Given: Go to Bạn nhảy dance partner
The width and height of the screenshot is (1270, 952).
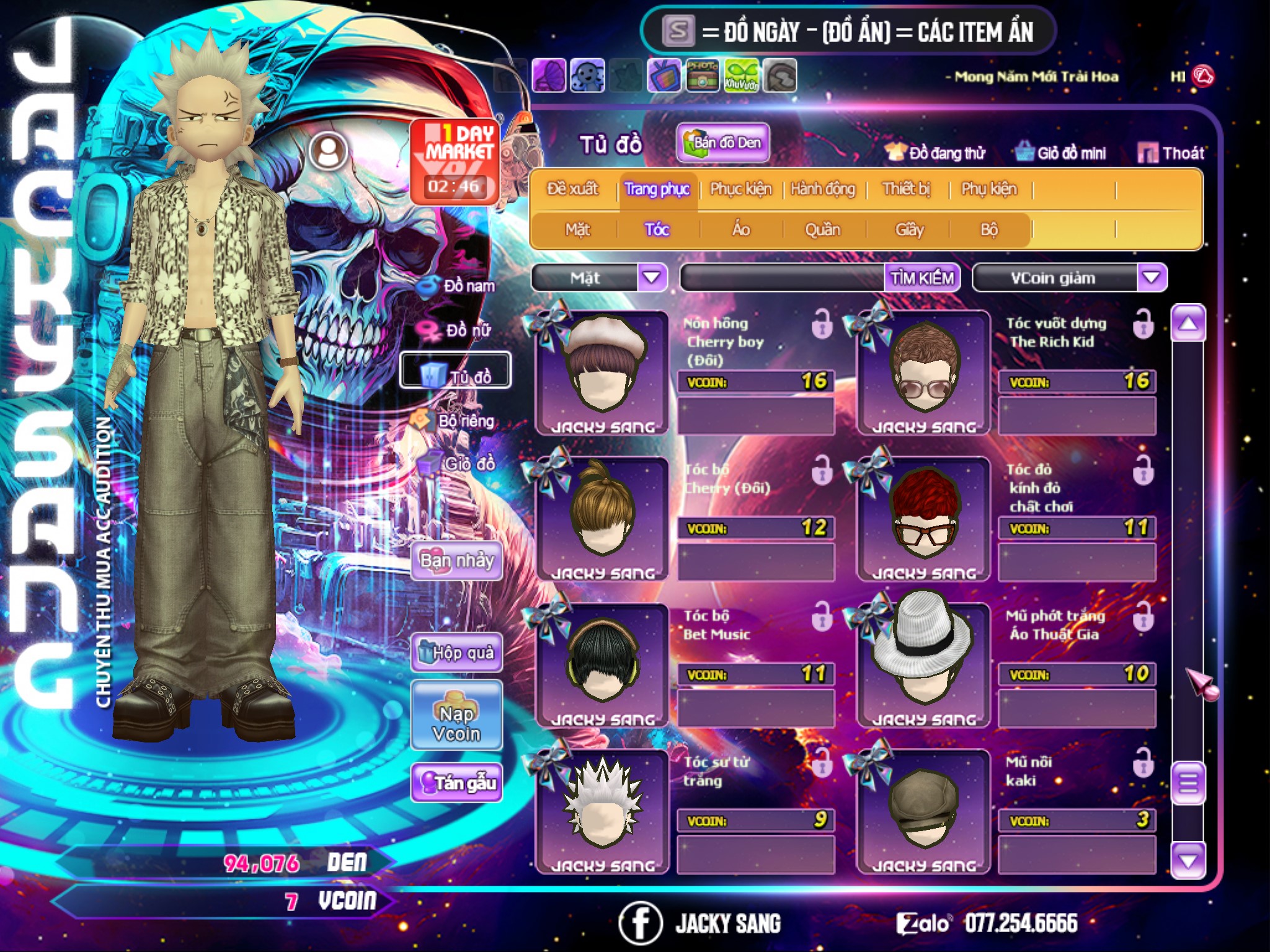Looking at the screenshot, I should (457, 561).
